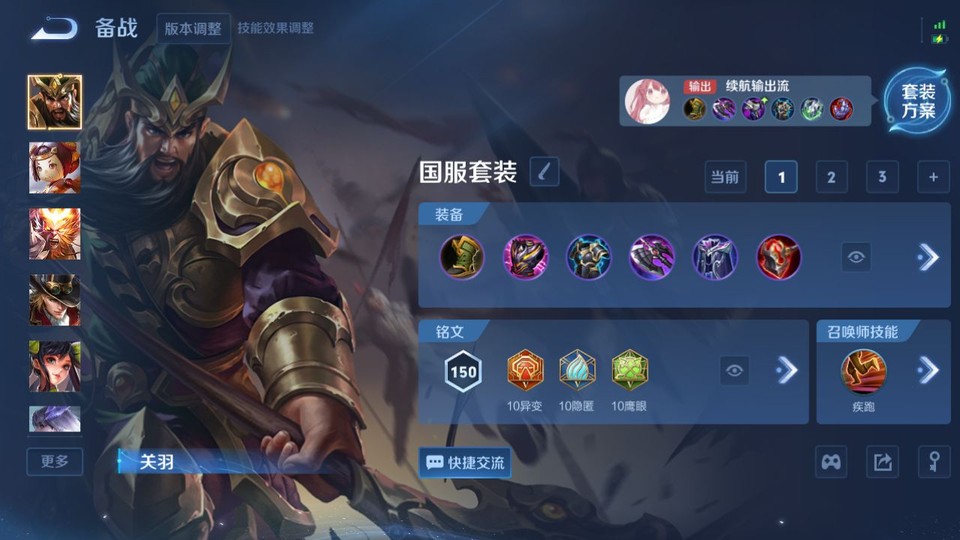Open the 快捷交流 quick chat button
Screen dimensions: 960x540
click(x=465, y=463)
